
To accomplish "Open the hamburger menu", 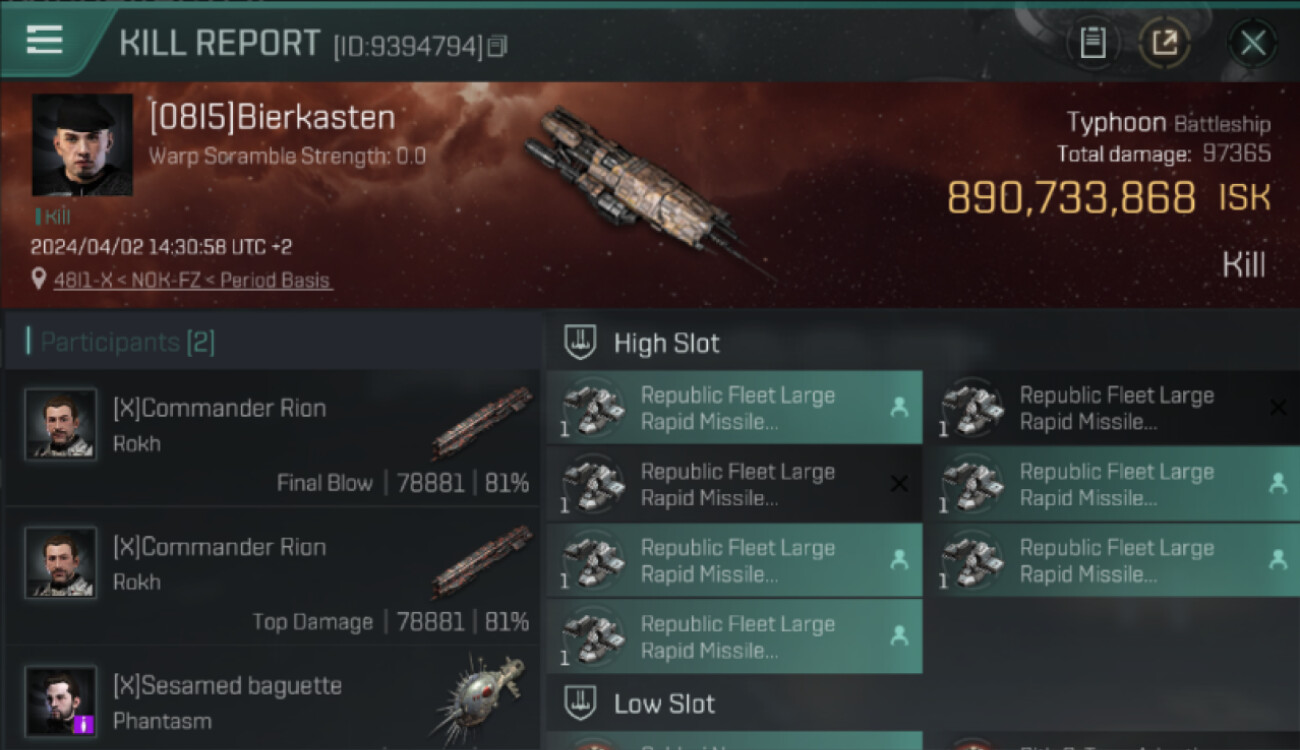I will click(x=45, y=41).
